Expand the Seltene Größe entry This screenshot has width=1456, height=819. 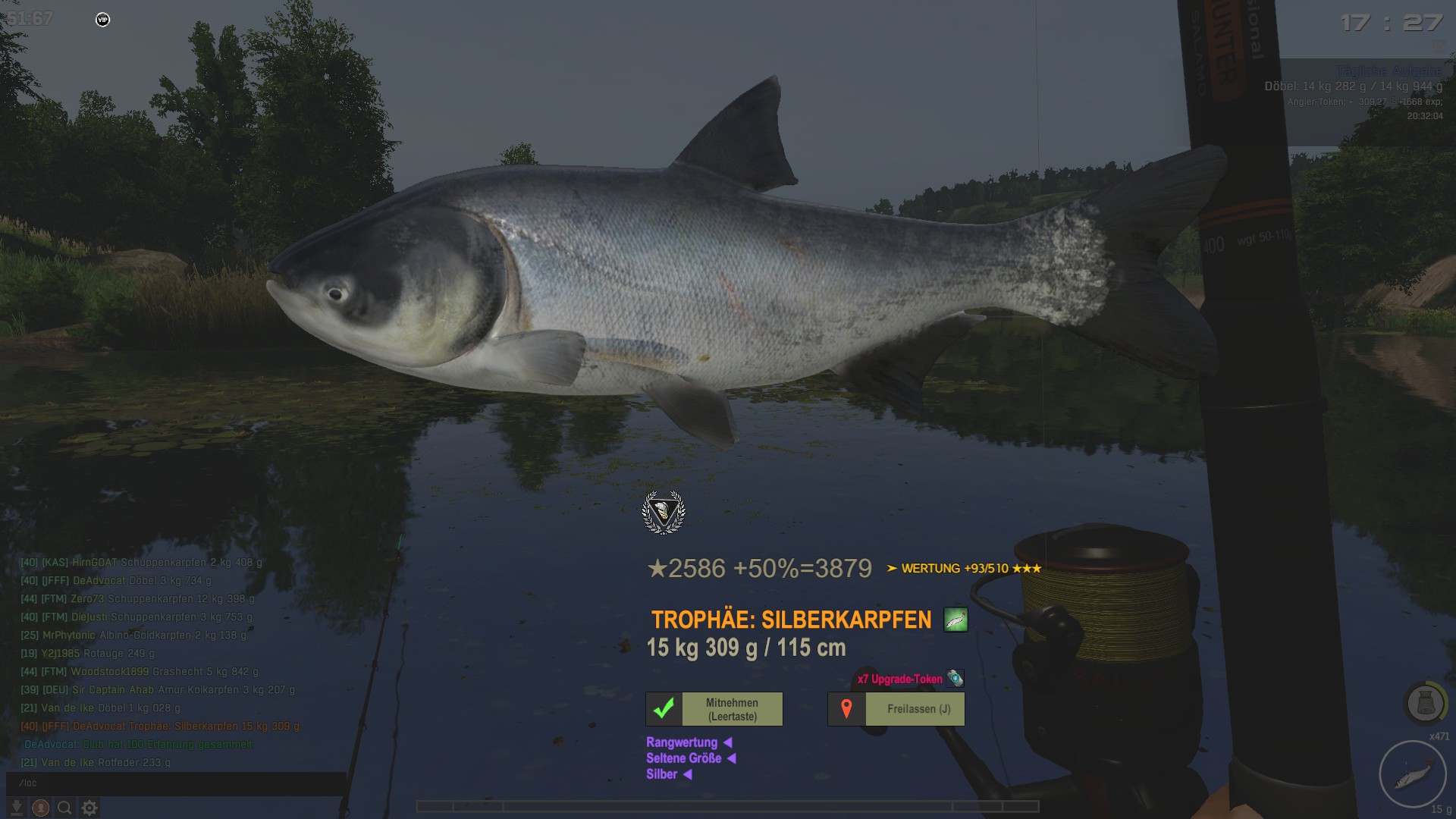pyautogui.click(x=690, y=758)
